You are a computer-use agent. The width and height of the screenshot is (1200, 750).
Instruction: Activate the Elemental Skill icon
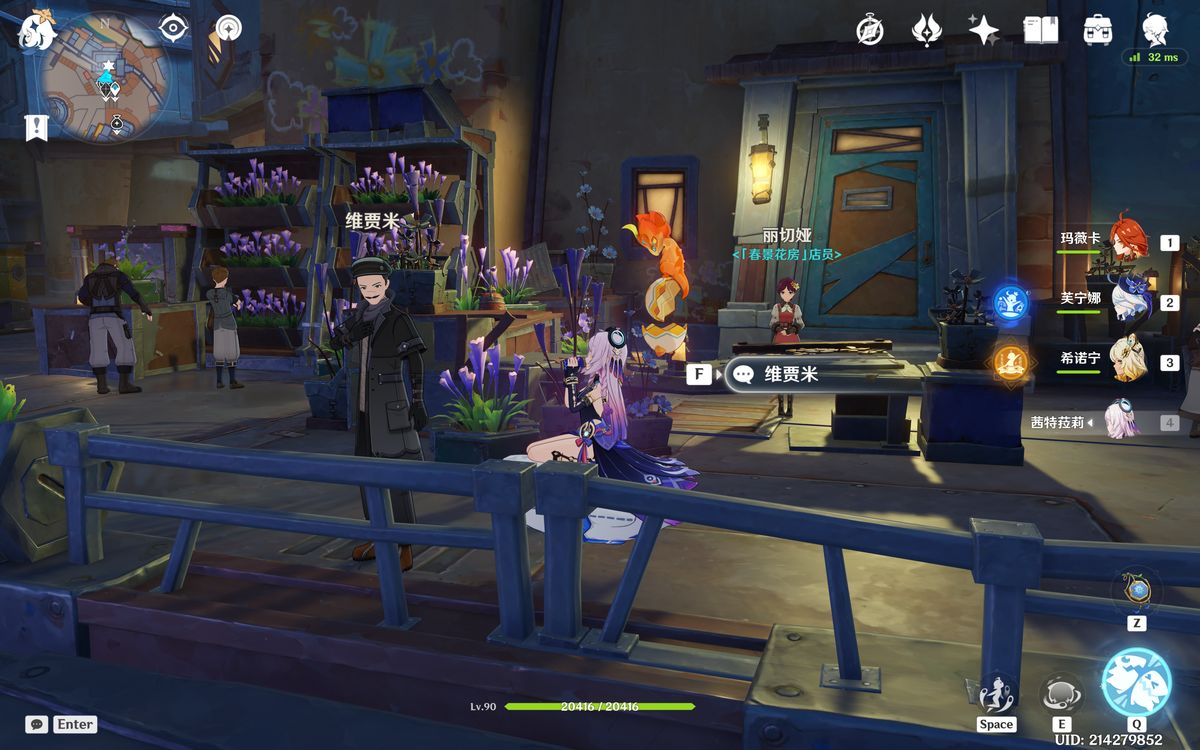[1060, 693]
